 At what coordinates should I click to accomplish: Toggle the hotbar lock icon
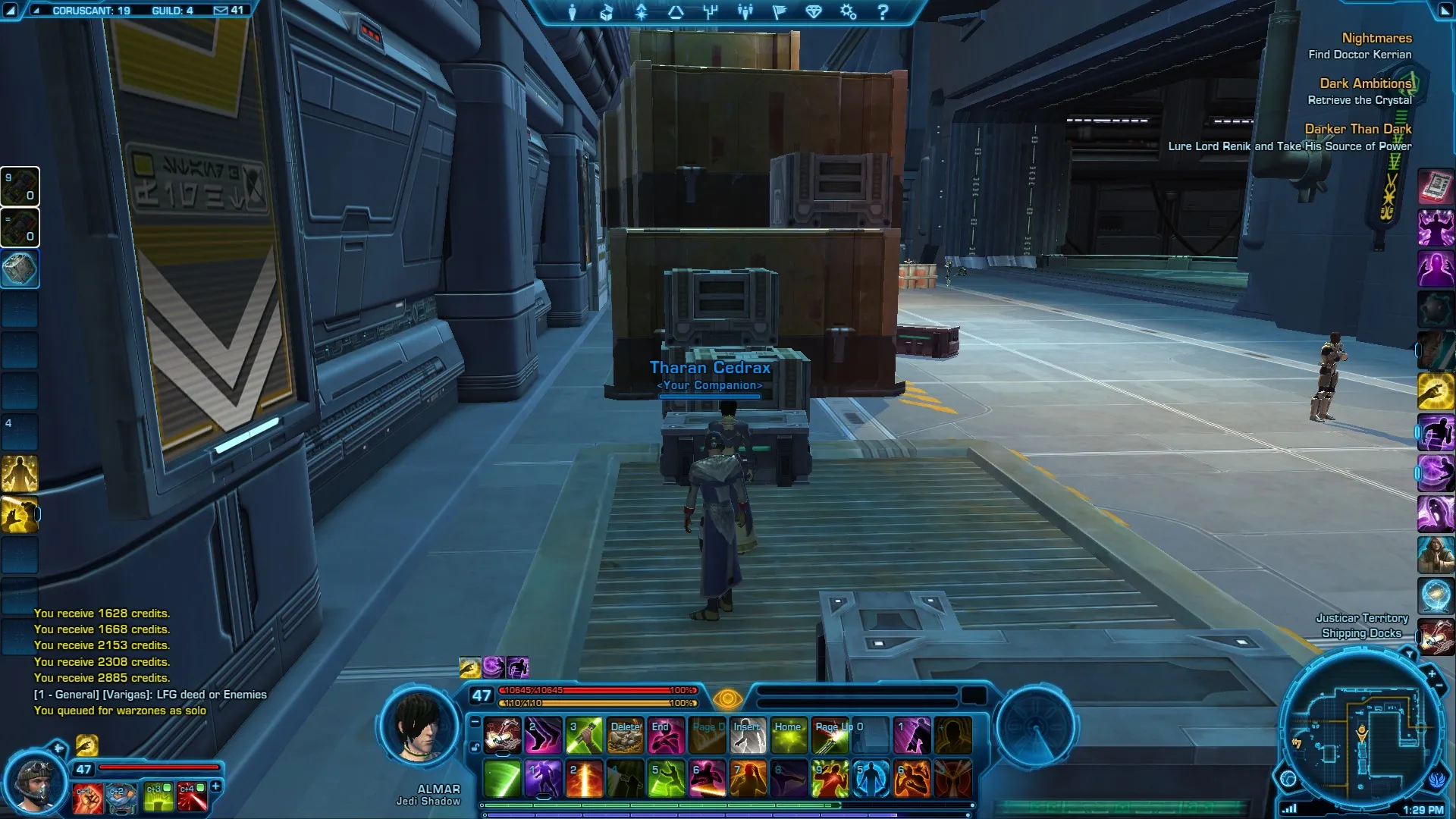[x=475, y=747]
